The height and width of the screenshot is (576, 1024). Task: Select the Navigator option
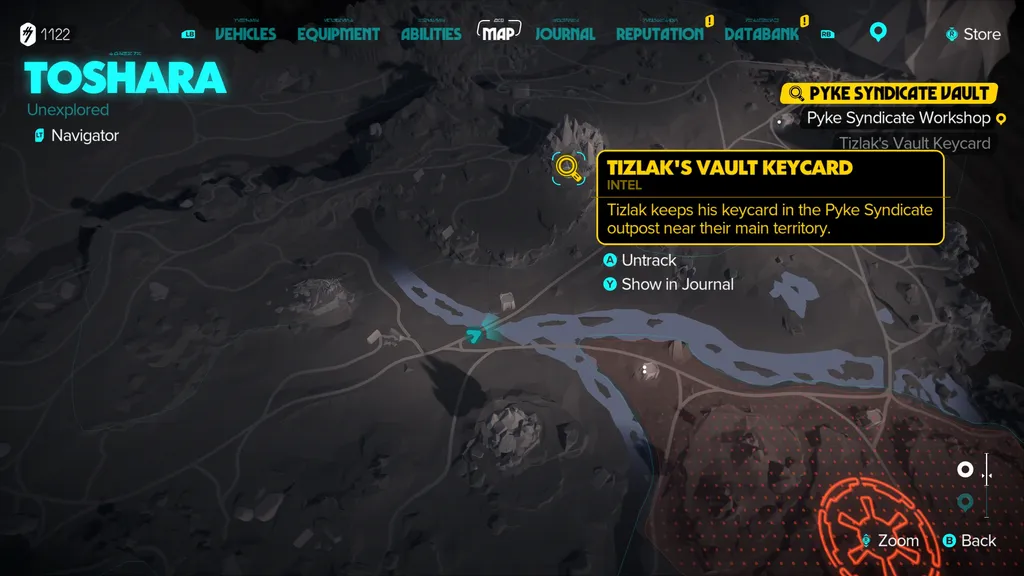pyautogui.click(x=84, y=135)
